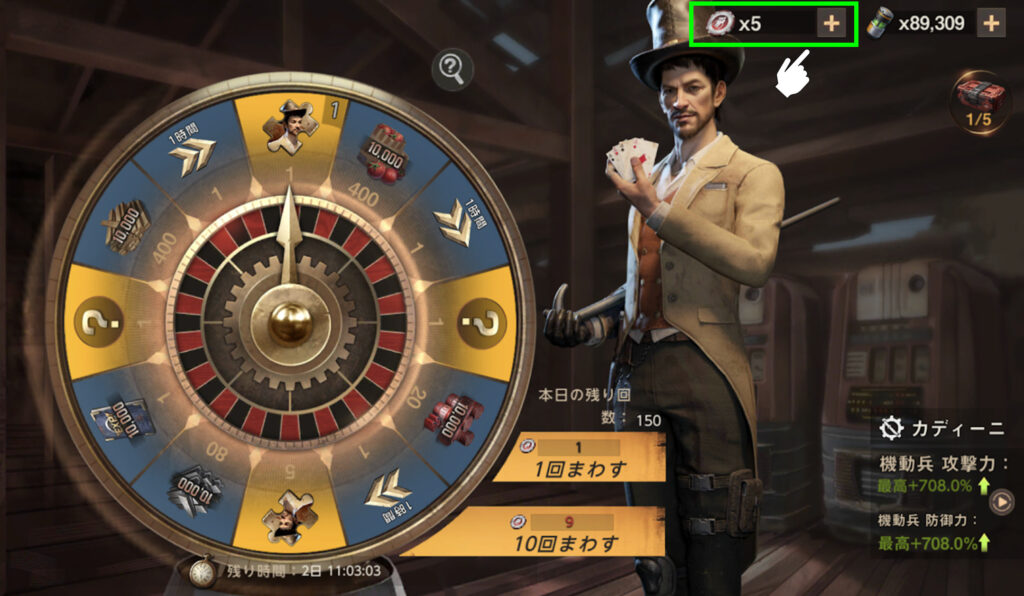
Task: Open the red treasure chest 1/5 reward
Action: (x=980, y=99)
